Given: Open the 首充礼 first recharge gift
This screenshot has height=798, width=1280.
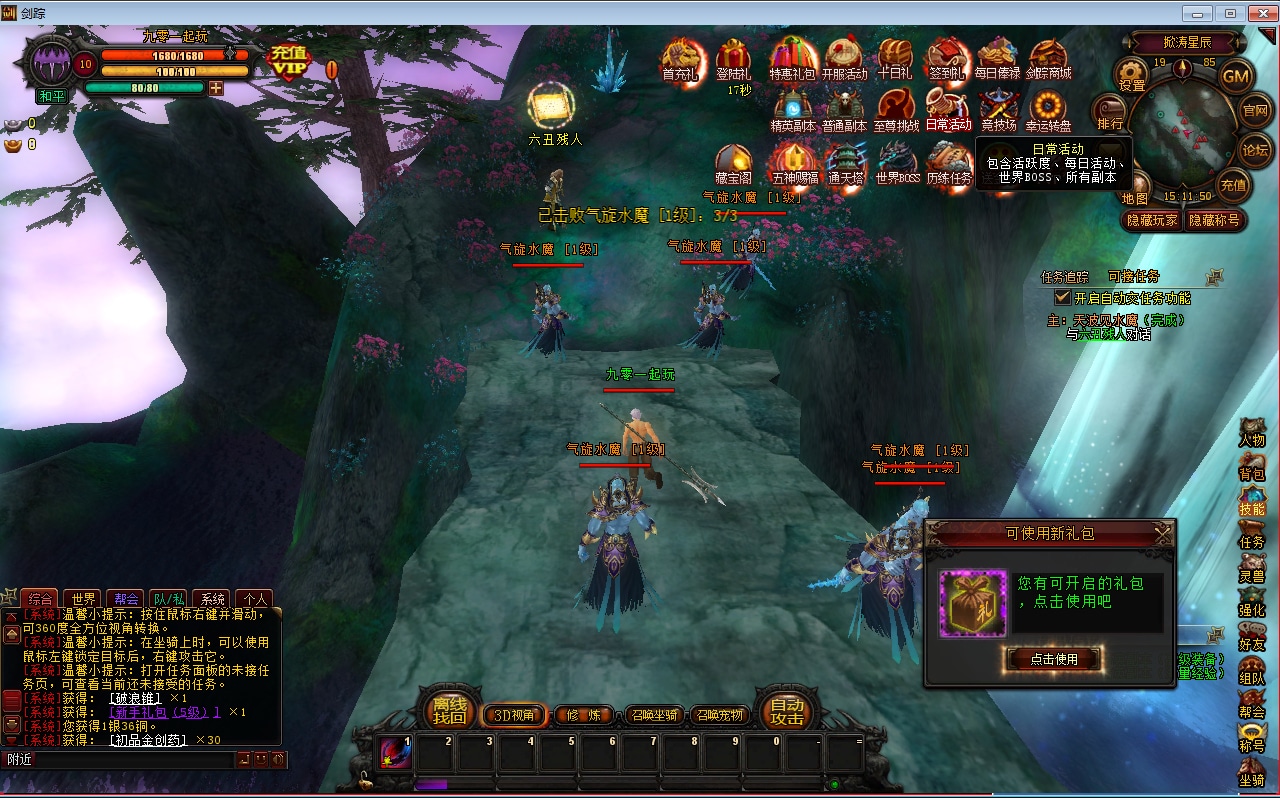Looking at the screenshot, I should pos(681,59).
